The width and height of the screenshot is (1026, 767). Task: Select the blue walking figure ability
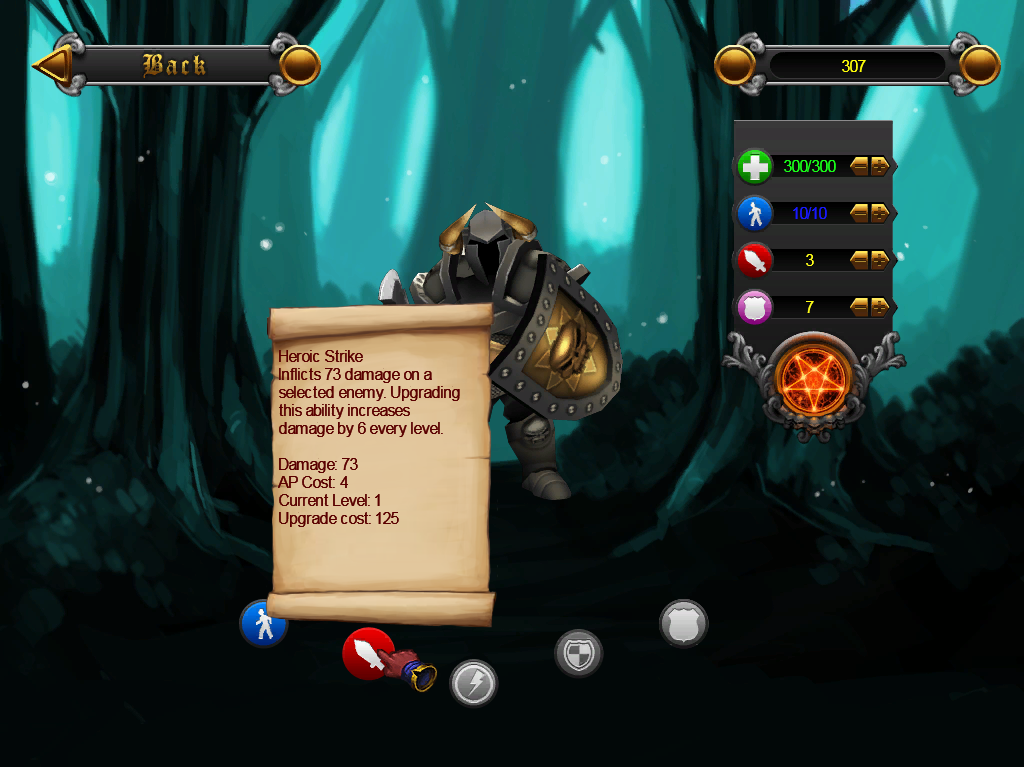pos(263,624)
